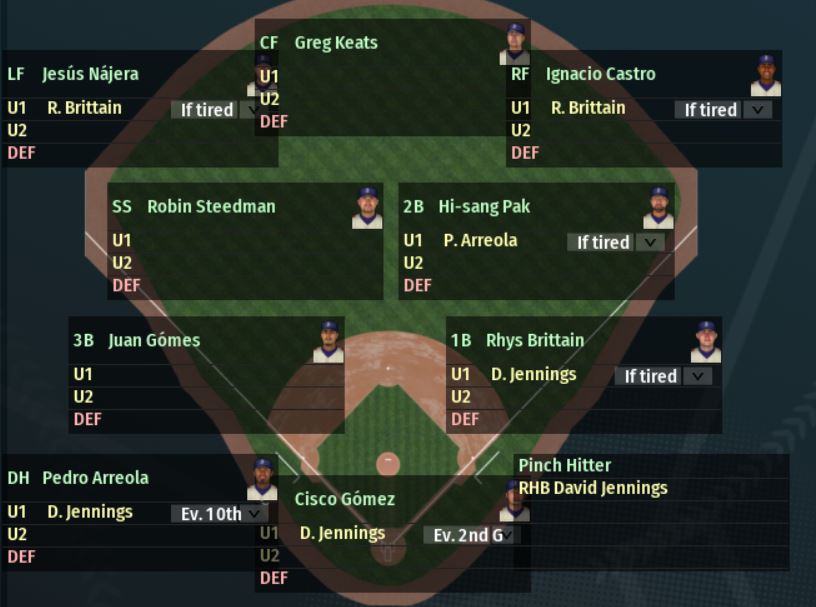Pick first baseman Rhys Brittain
The width and height of the screenshot is (816, 607).
[535, 340]
